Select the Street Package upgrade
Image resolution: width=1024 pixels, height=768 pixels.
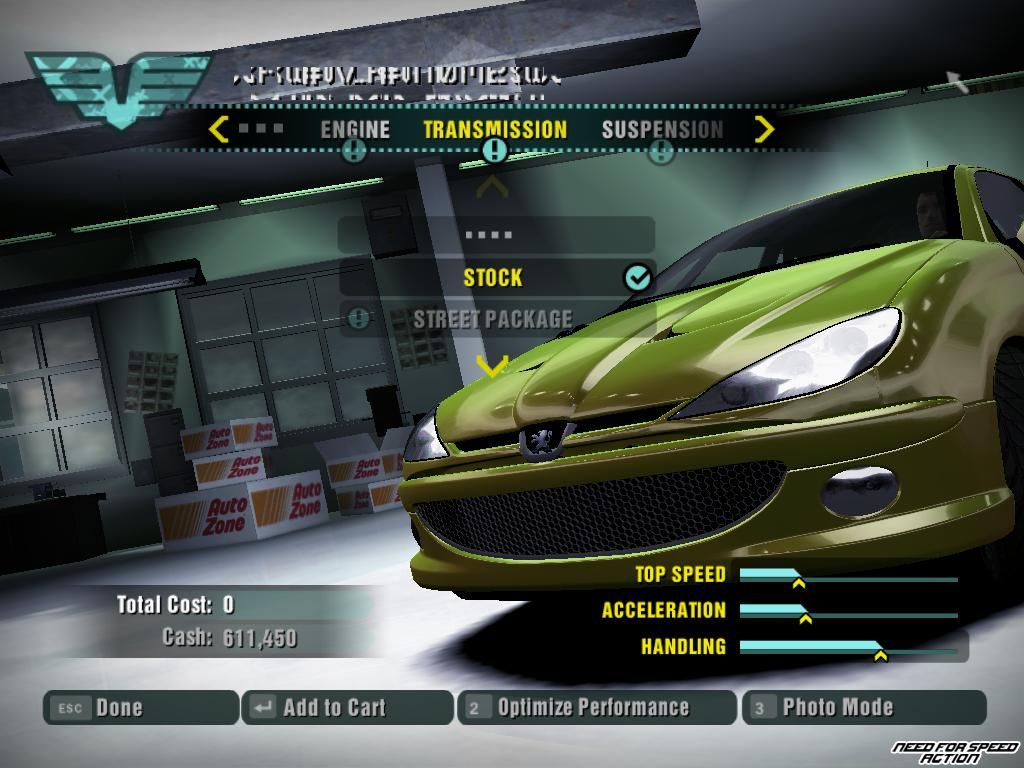point(495,320)
